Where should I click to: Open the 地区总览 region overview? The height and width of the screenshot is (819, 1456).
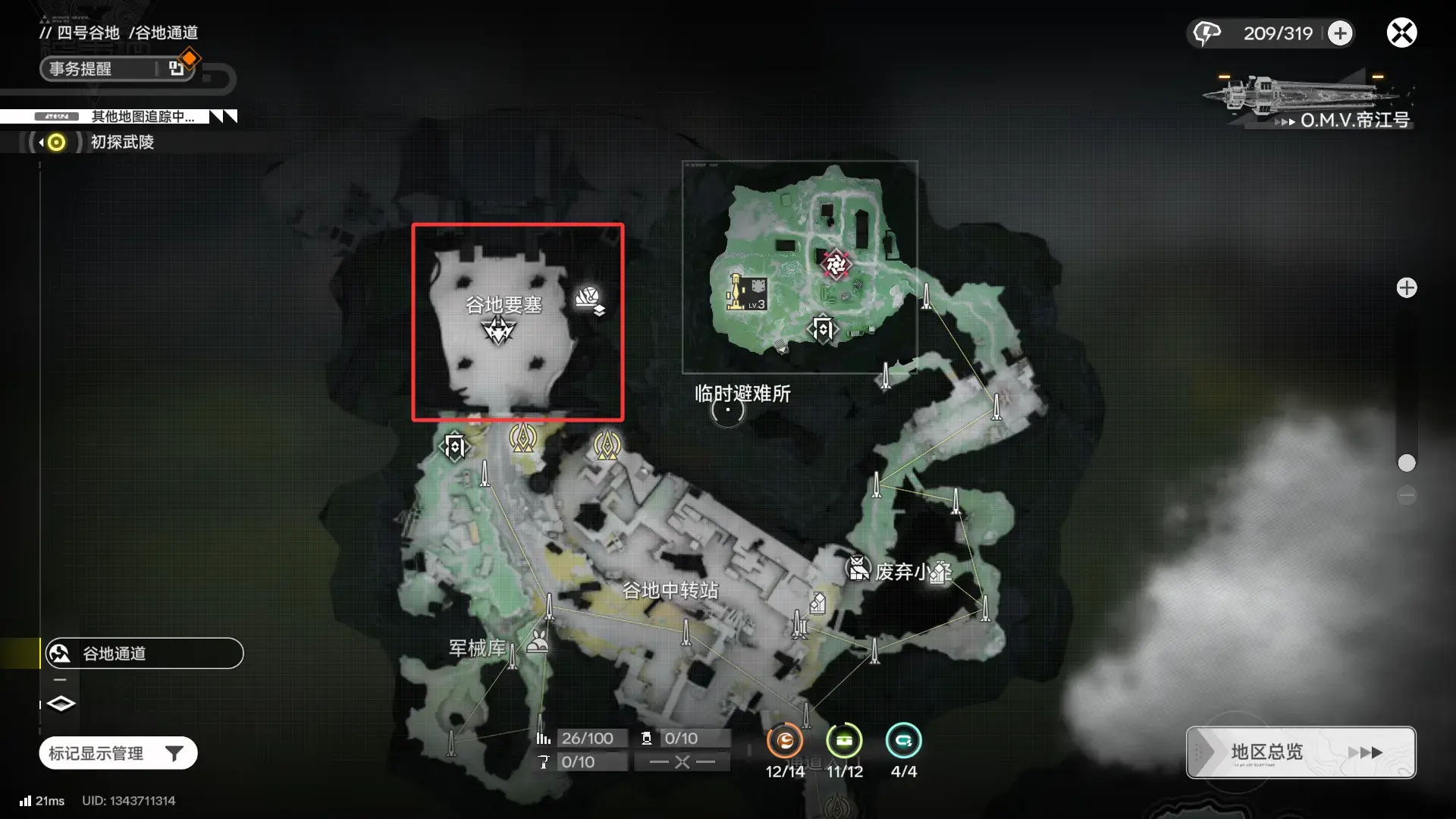pos(1301,752)
